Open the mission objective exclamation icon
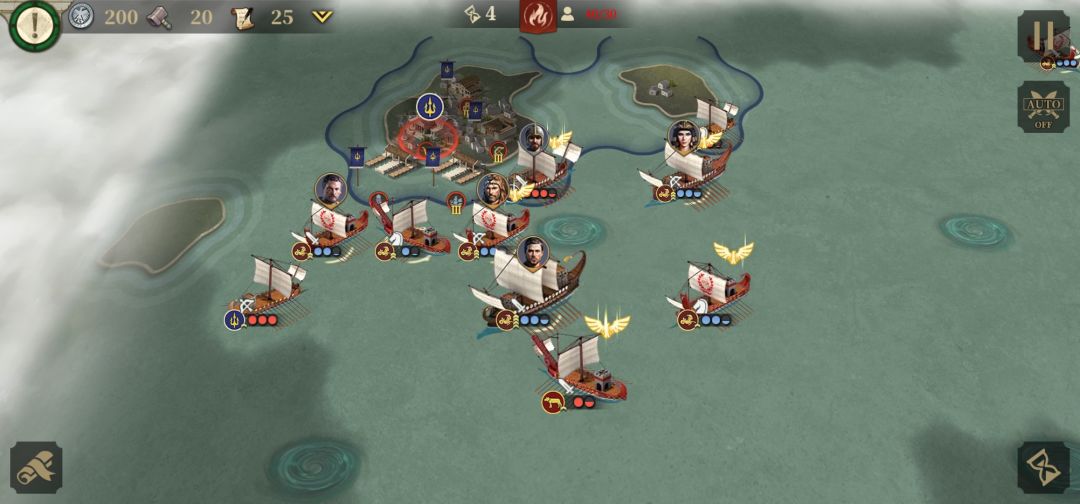The height and width of the screenshot is (504, 1080). coord(34,25)
